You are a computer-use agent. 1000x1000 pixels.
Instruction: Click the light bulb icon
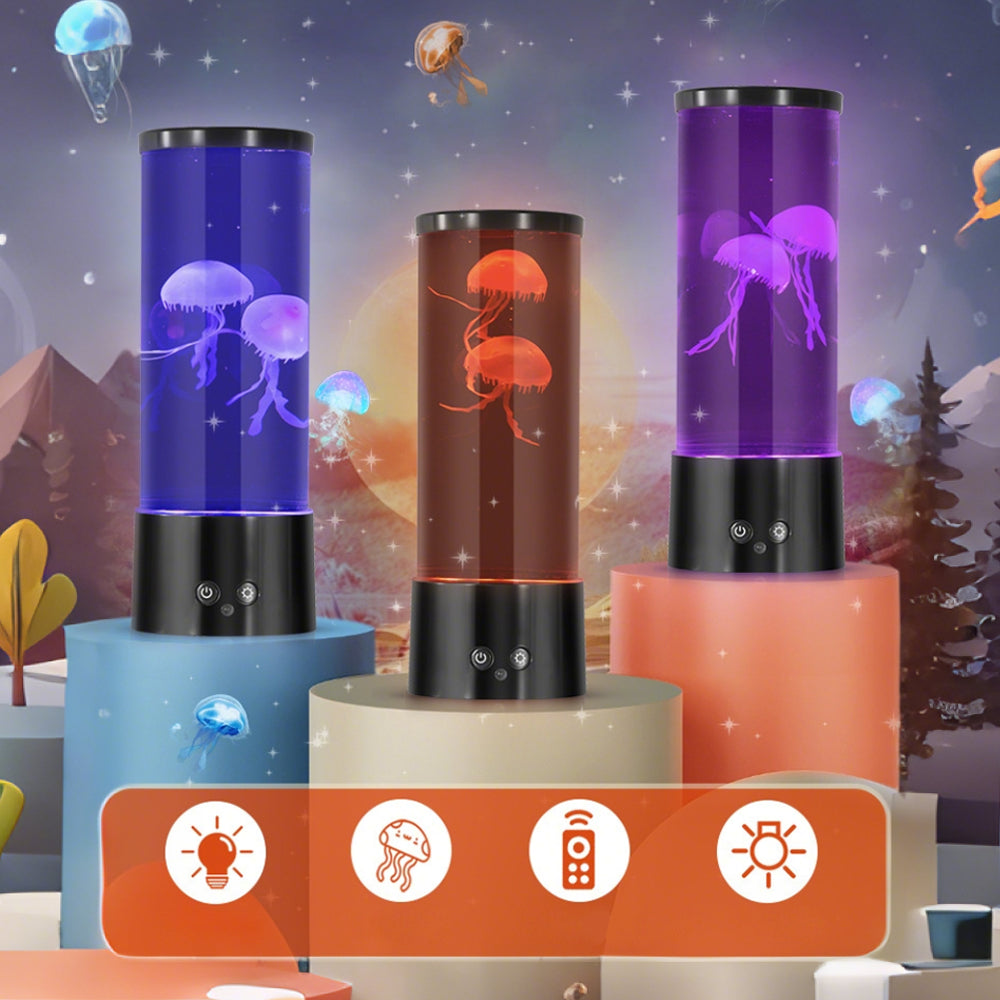(215, 851)
